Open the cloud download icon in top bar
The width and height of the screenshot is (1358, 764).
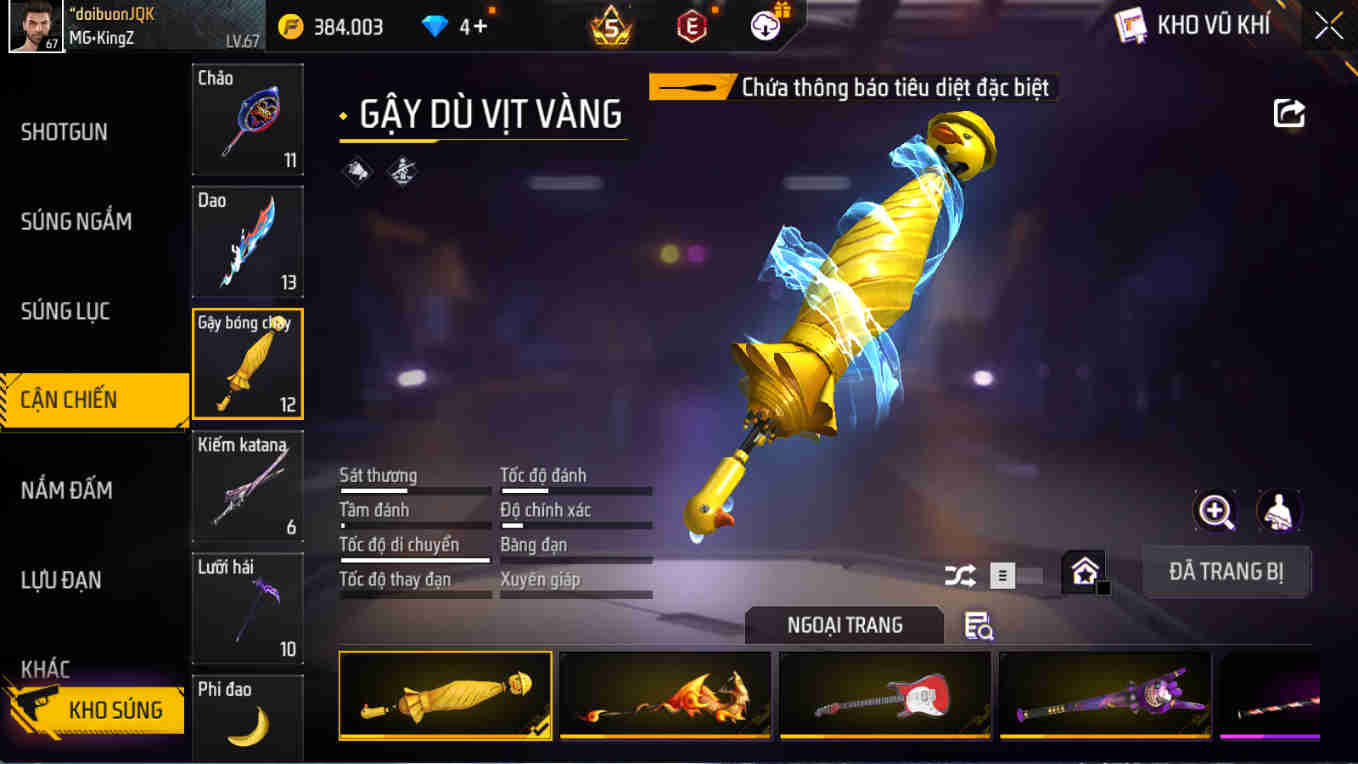[x=765, y=26]
